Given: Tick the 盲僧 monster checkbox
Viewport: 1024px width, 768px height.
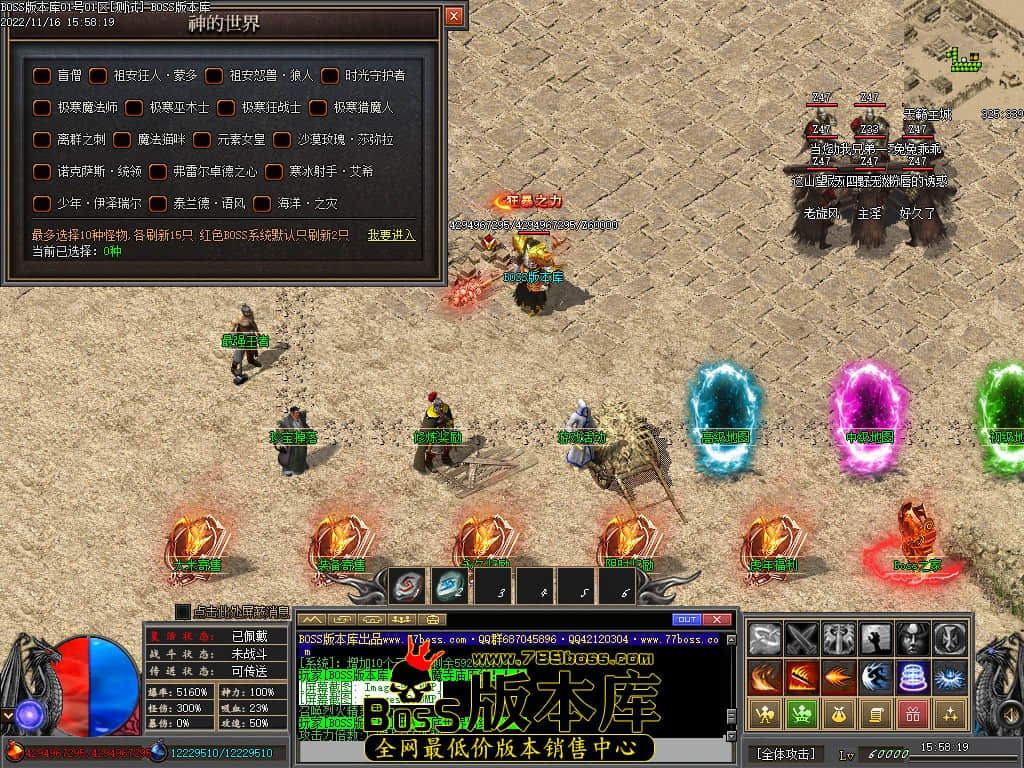Looking at the screenshot, I should tap(42, 75).
